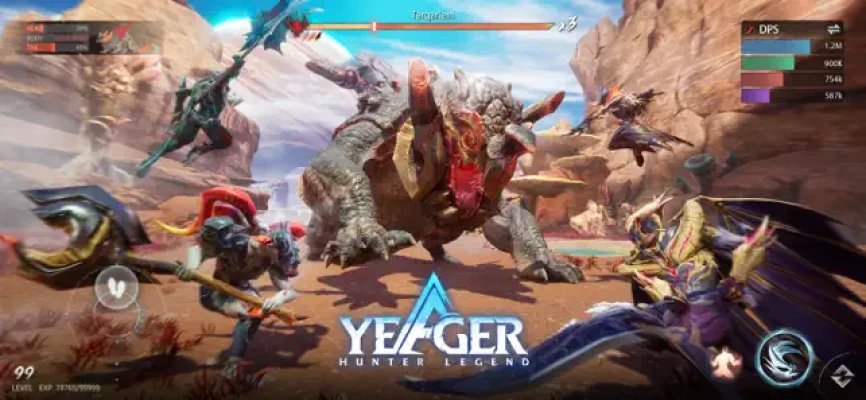This screenshot has width=866, height=400.
Task: Toggle the DPS panel swap arrows
Action: (x=832, y=30)
